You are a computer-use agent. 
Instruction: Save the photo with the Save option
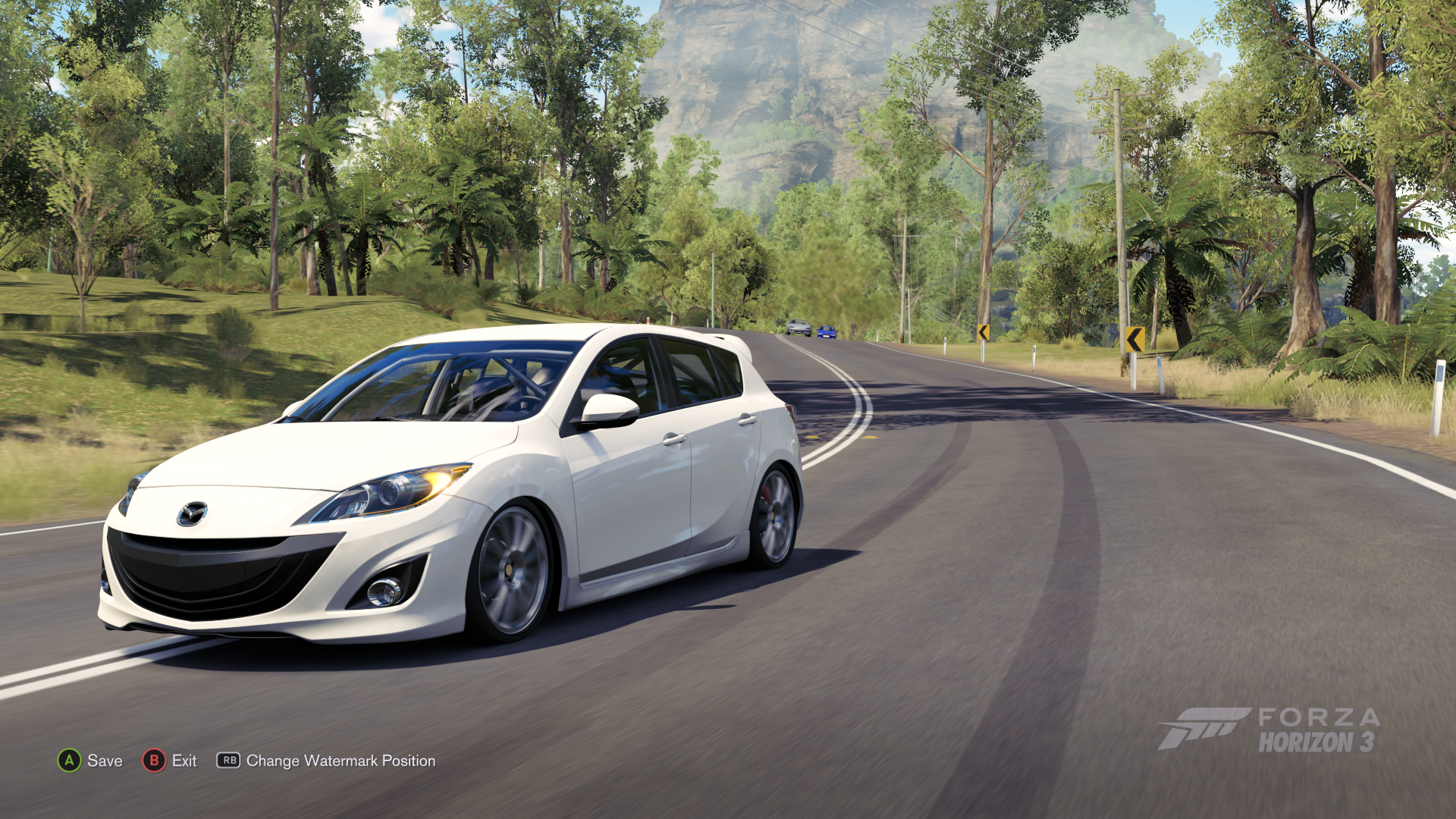90,761
